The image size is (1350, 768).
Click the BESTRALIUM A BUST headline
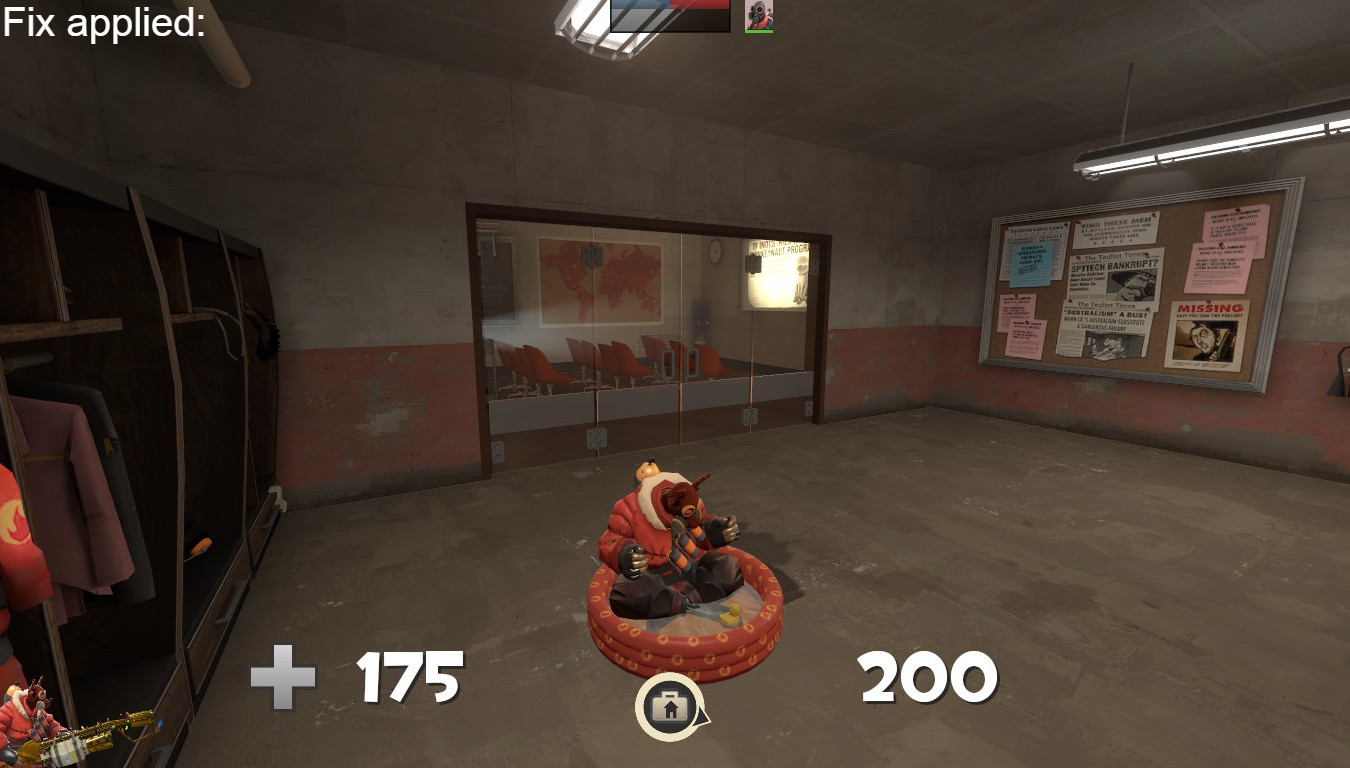[1105, 313]
